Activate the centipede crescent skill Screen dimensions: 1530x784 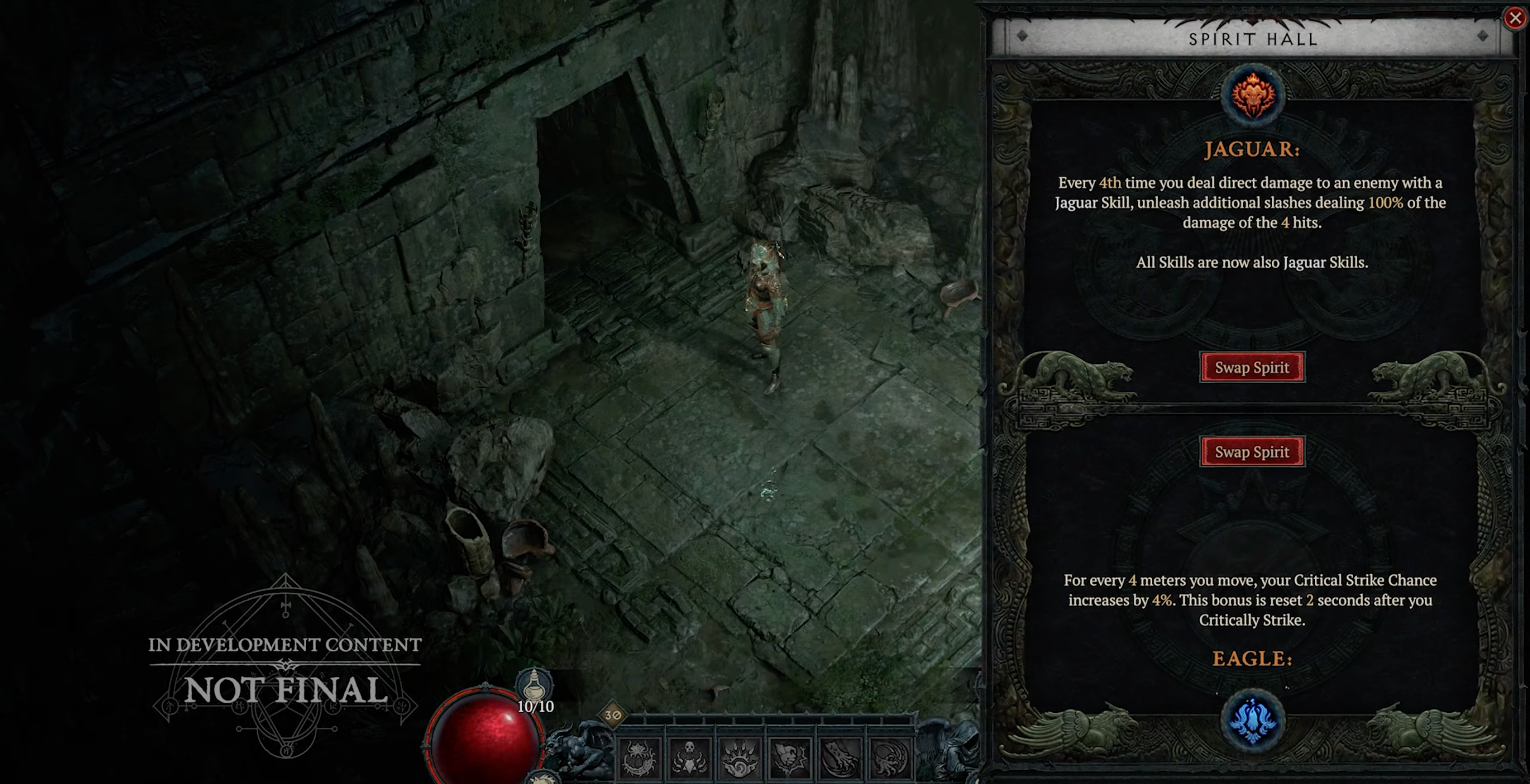tap(639, 758)
